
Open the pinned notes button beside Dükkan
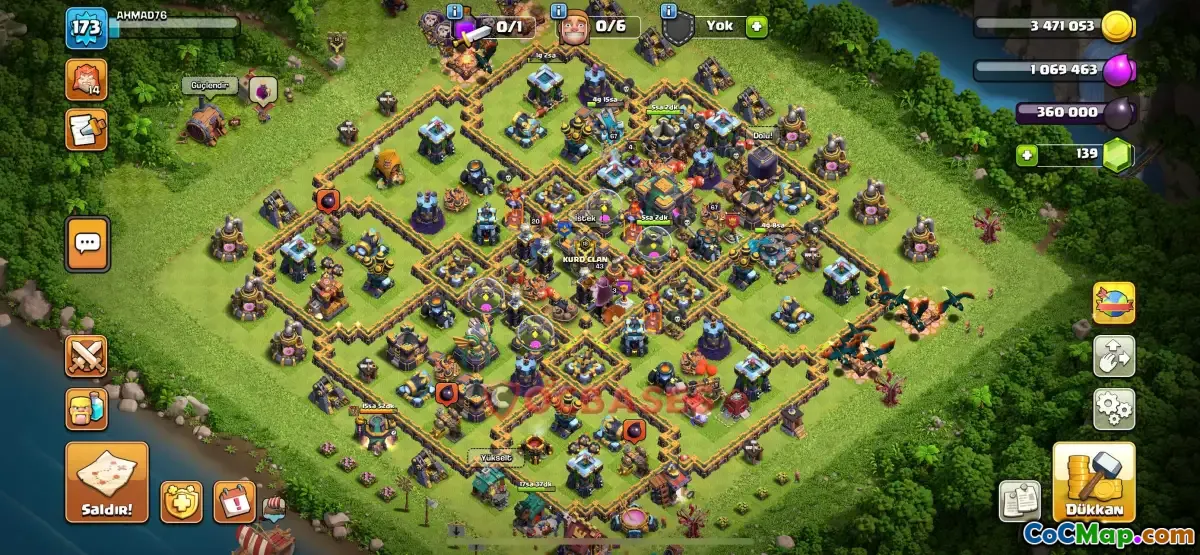[1019, 500]
